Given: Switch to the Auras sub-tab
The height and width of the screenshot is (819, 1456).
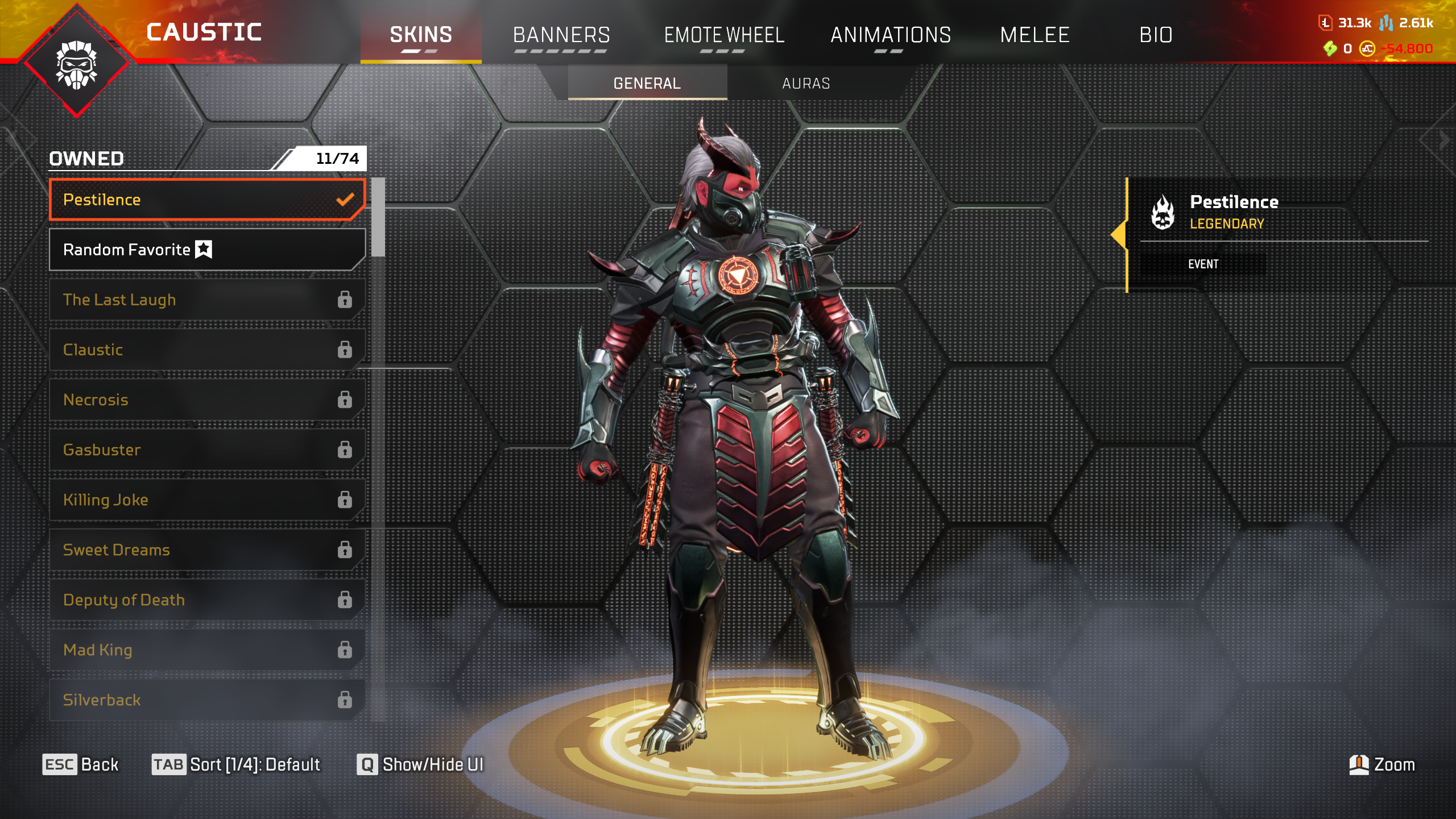Looking at the screenshot, I should [x=806, y=84].
